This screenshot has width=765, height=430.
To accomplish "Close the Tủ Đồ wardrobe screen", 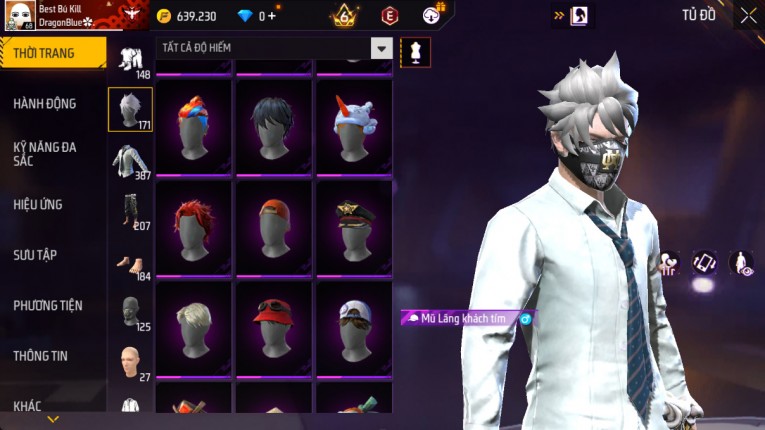I will click(x=748, y=16).
